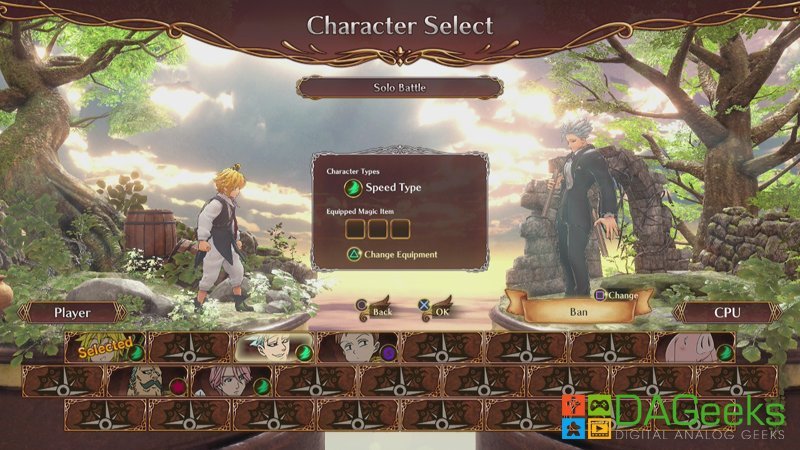Screen dimensions: 800x450
Task: Choose the mustached Escanor character tile
Action: (147, 381)
